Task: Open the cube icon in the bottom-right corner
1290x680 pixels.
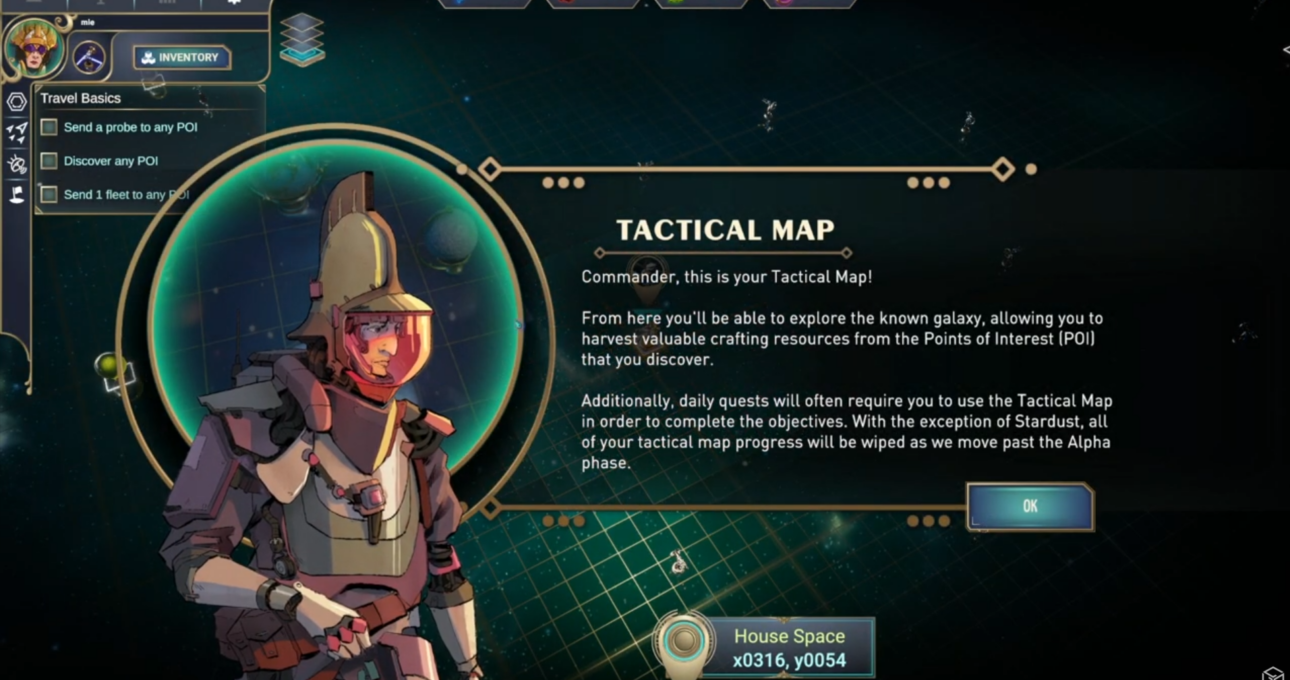Action: 1272,673
